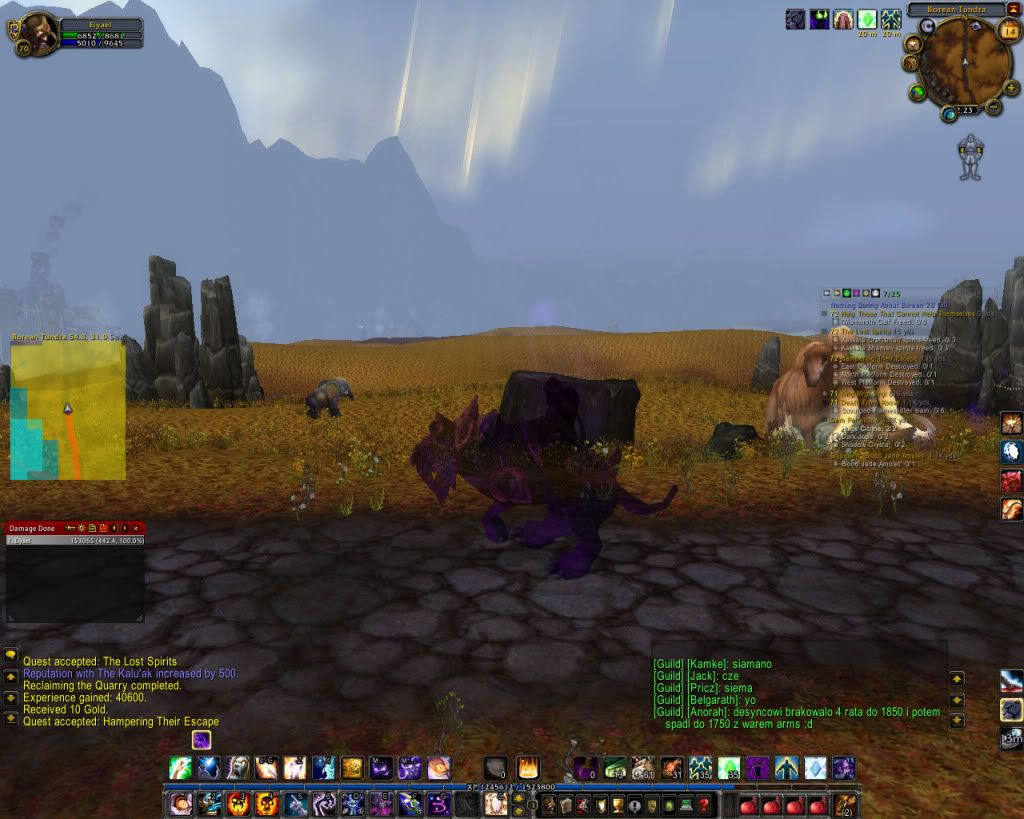
Task: Click the yellow zone map overlay
Action: tap(68, 410)
